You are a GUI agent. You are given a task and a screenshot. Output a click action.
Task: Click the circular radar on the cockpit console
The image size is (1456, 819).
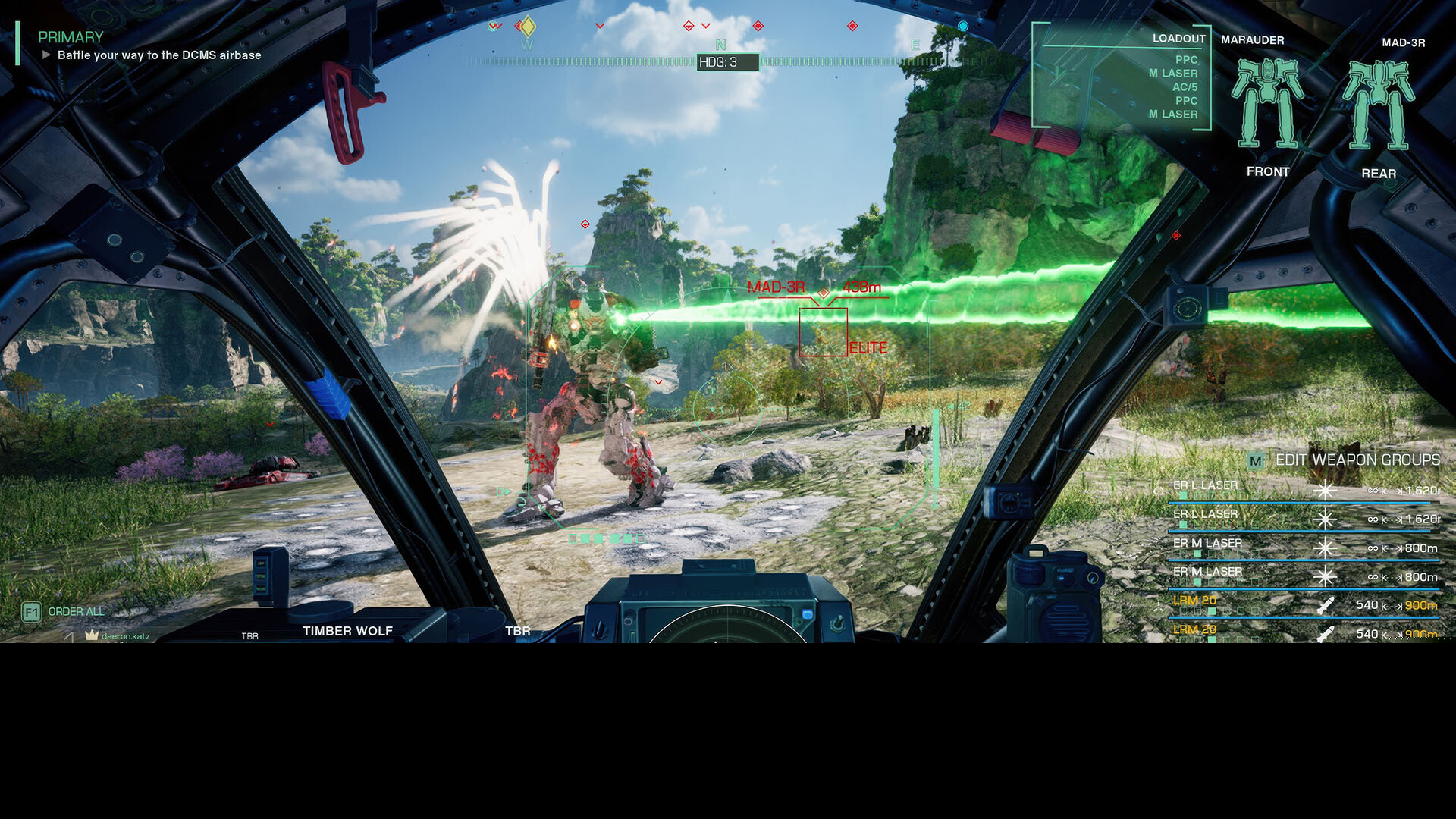coord(726,628)
